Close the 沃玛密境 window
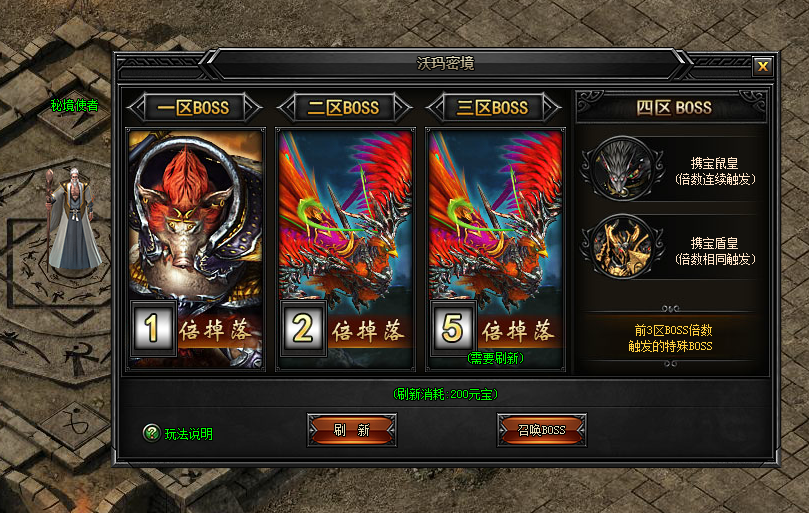 pos(762,66)
